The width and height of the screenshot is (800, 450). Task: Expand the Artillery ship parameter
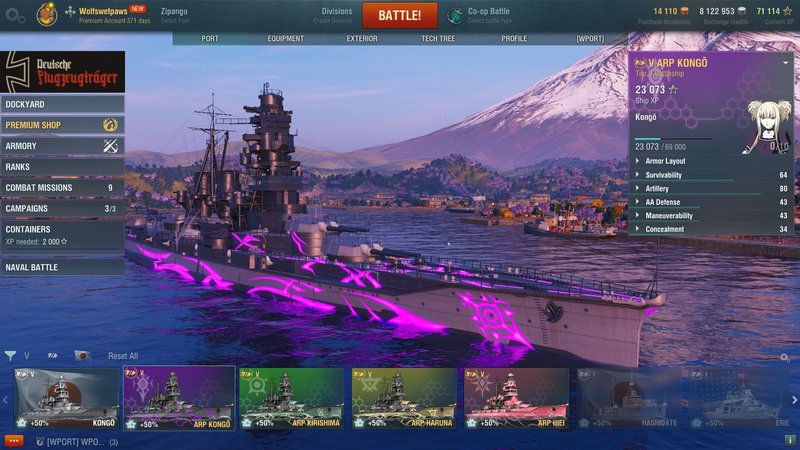coord(710,188)
